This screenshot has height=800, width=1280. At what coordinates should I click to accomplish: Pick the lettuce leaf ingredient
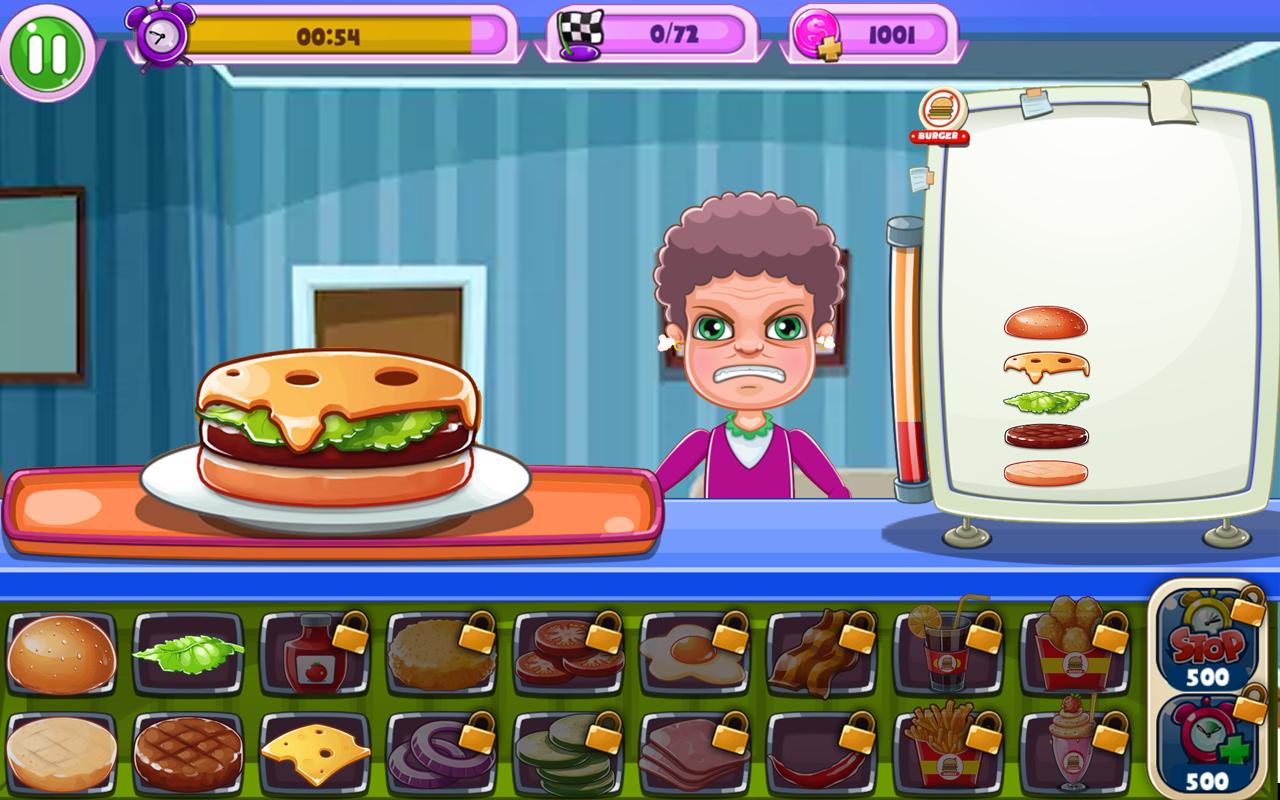(x=190, y=653)
